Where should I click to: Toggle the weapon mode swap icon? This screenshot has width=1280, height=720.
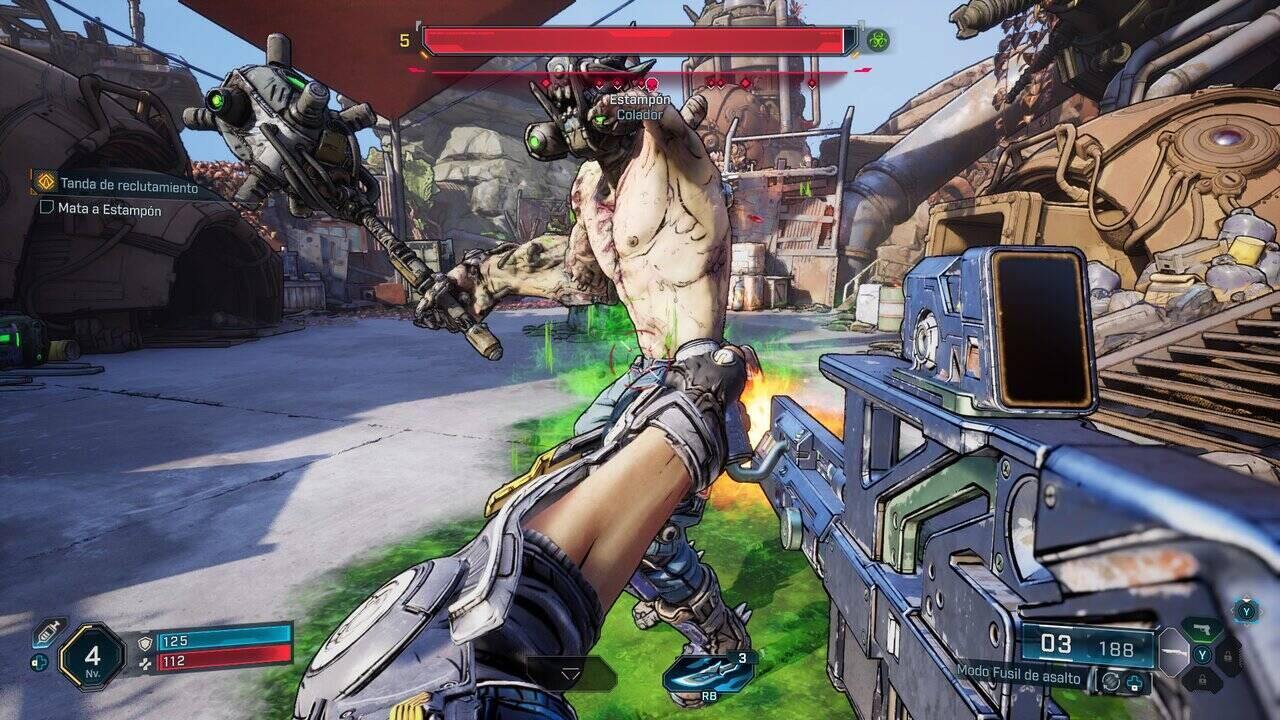(x=1111, y=680)
